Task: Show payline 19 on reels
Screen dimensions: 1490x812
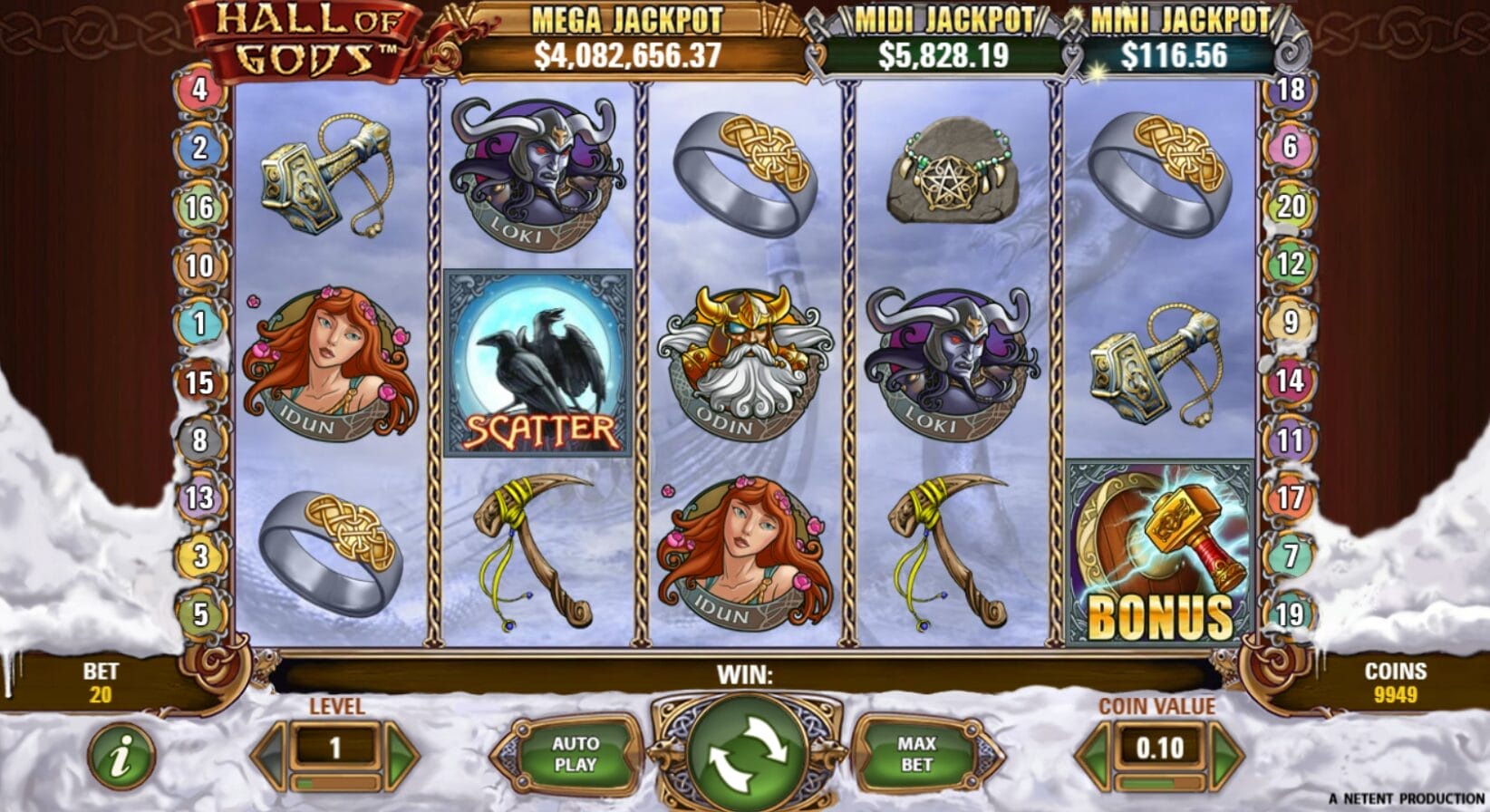Action: (1291, 614)
